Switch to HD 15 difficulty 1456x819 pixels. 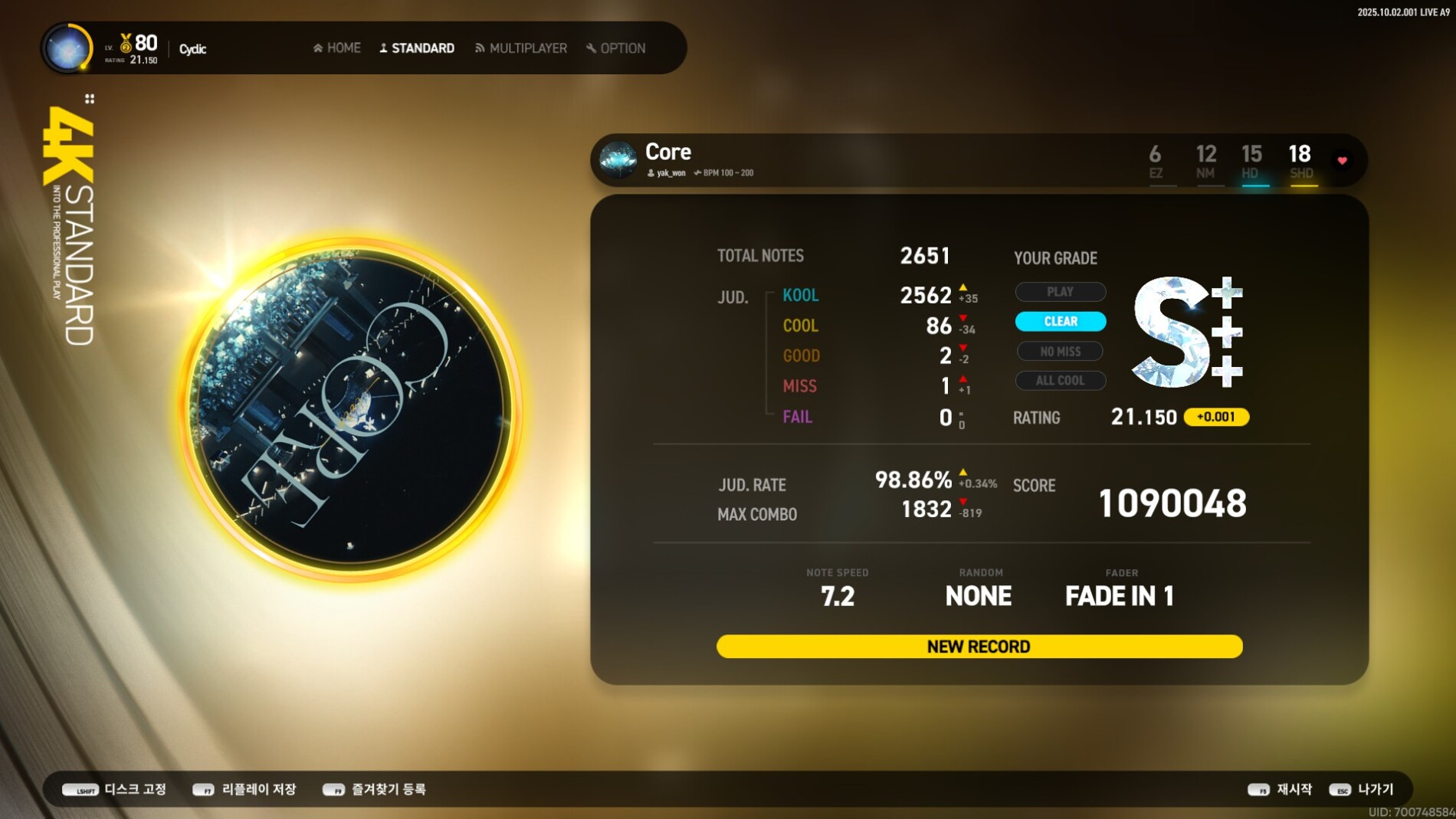click(x=1251, y=162)
